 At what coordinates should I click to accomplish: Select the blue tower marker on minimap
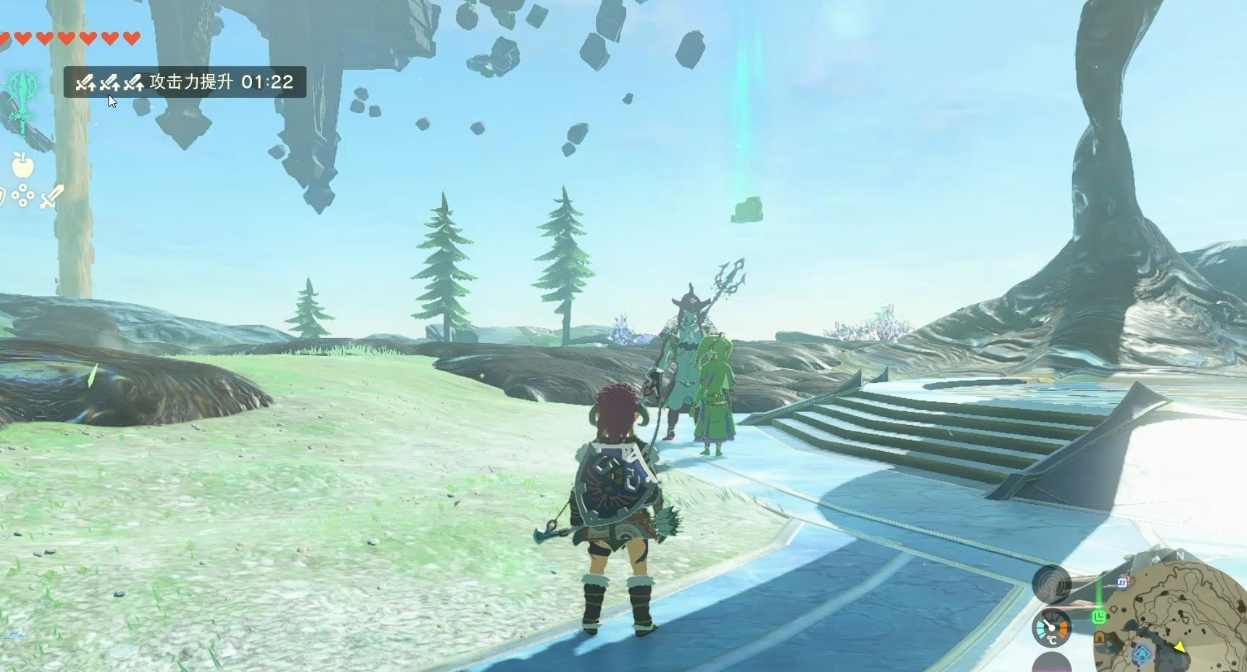point(1141,656)
